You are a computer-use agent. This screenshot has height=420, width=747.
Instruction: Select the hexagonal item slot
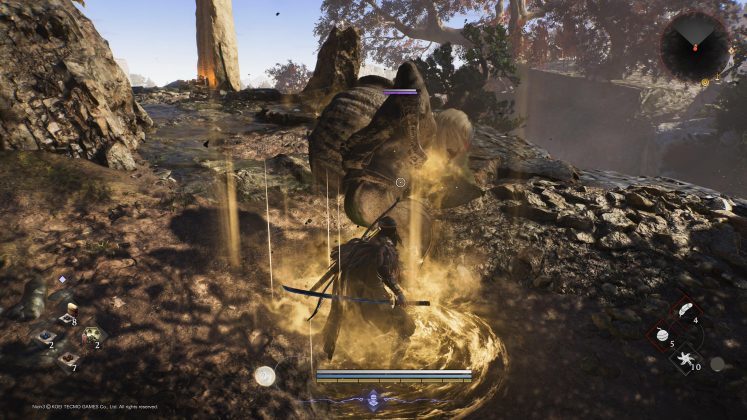pyautogui.click(x=92, y=336)
